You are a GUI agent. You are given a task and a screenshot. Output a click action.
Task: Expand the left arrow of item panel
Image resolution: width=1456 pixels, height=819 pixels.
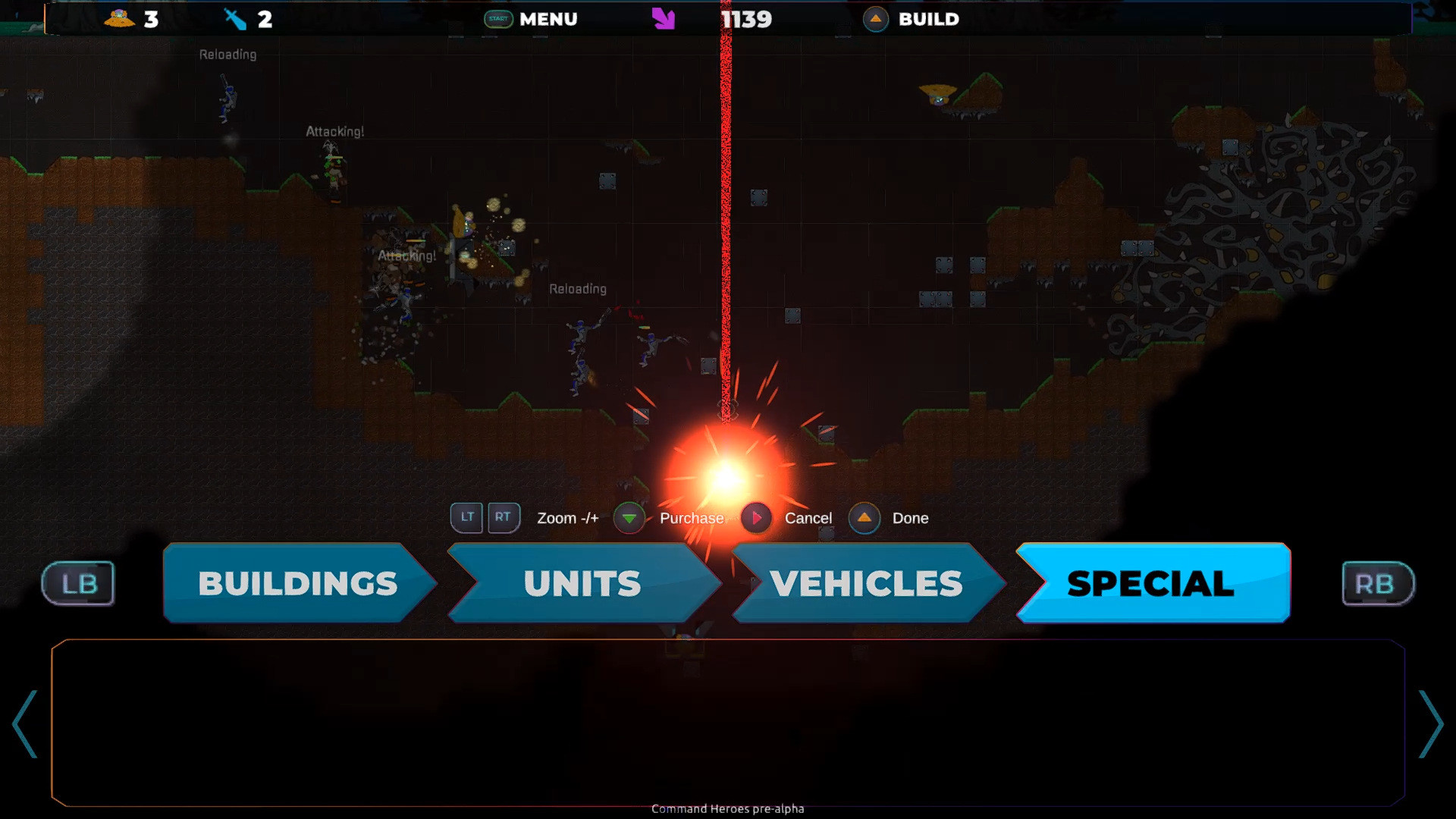25,724
